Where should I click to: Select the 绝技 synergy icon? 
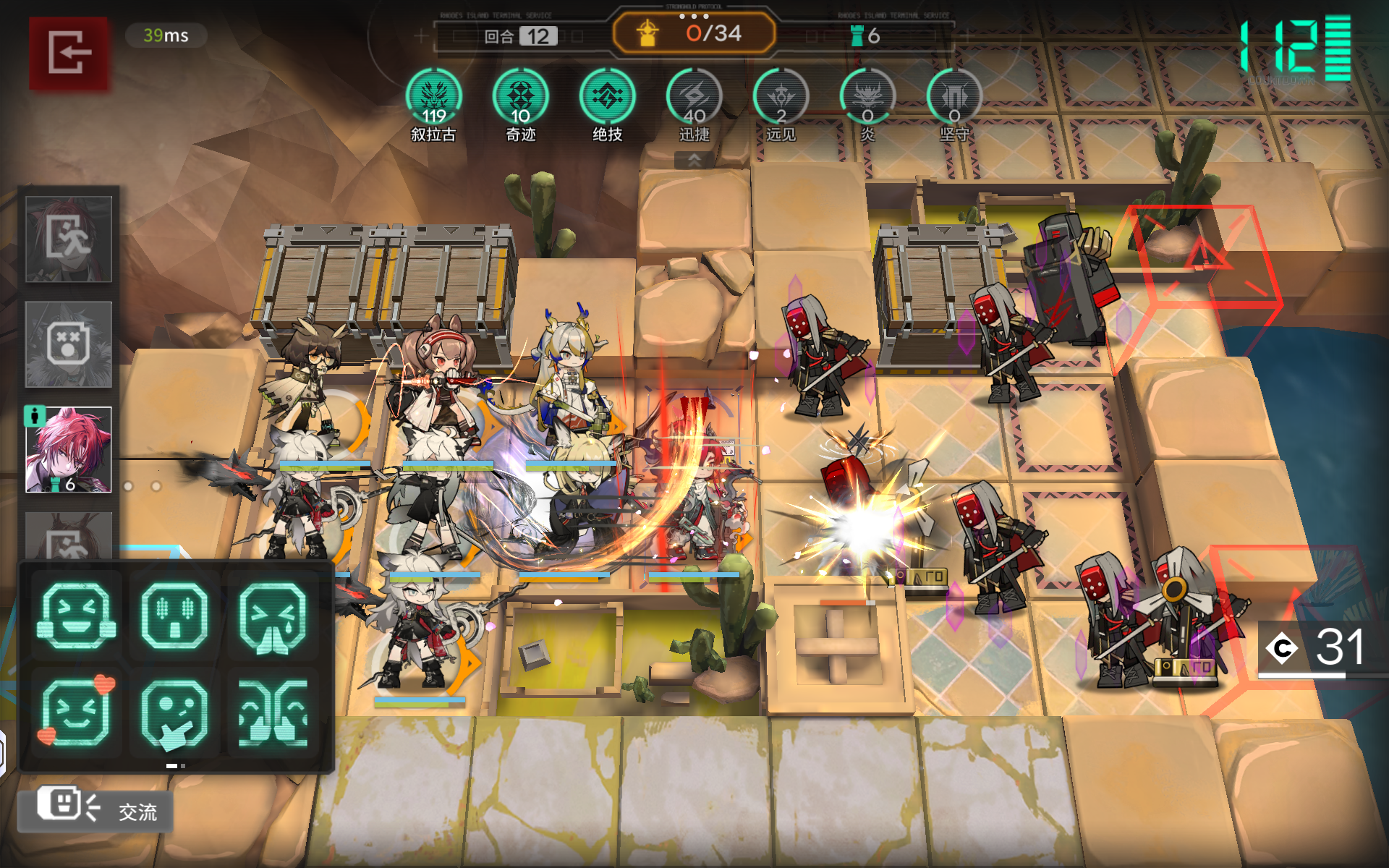click(x=607, y=97)
